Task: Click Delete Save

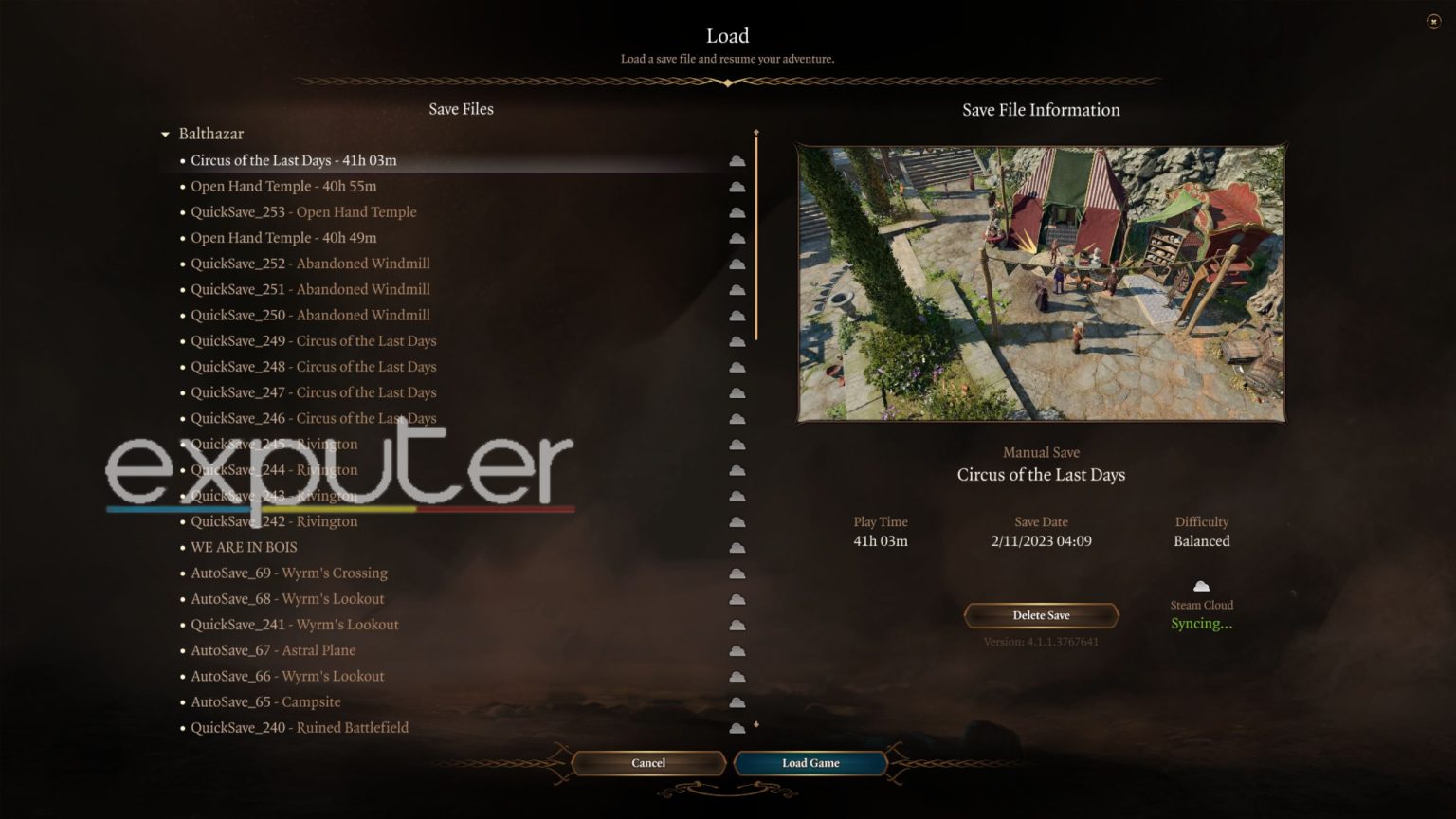Action: coord(1041,615)
